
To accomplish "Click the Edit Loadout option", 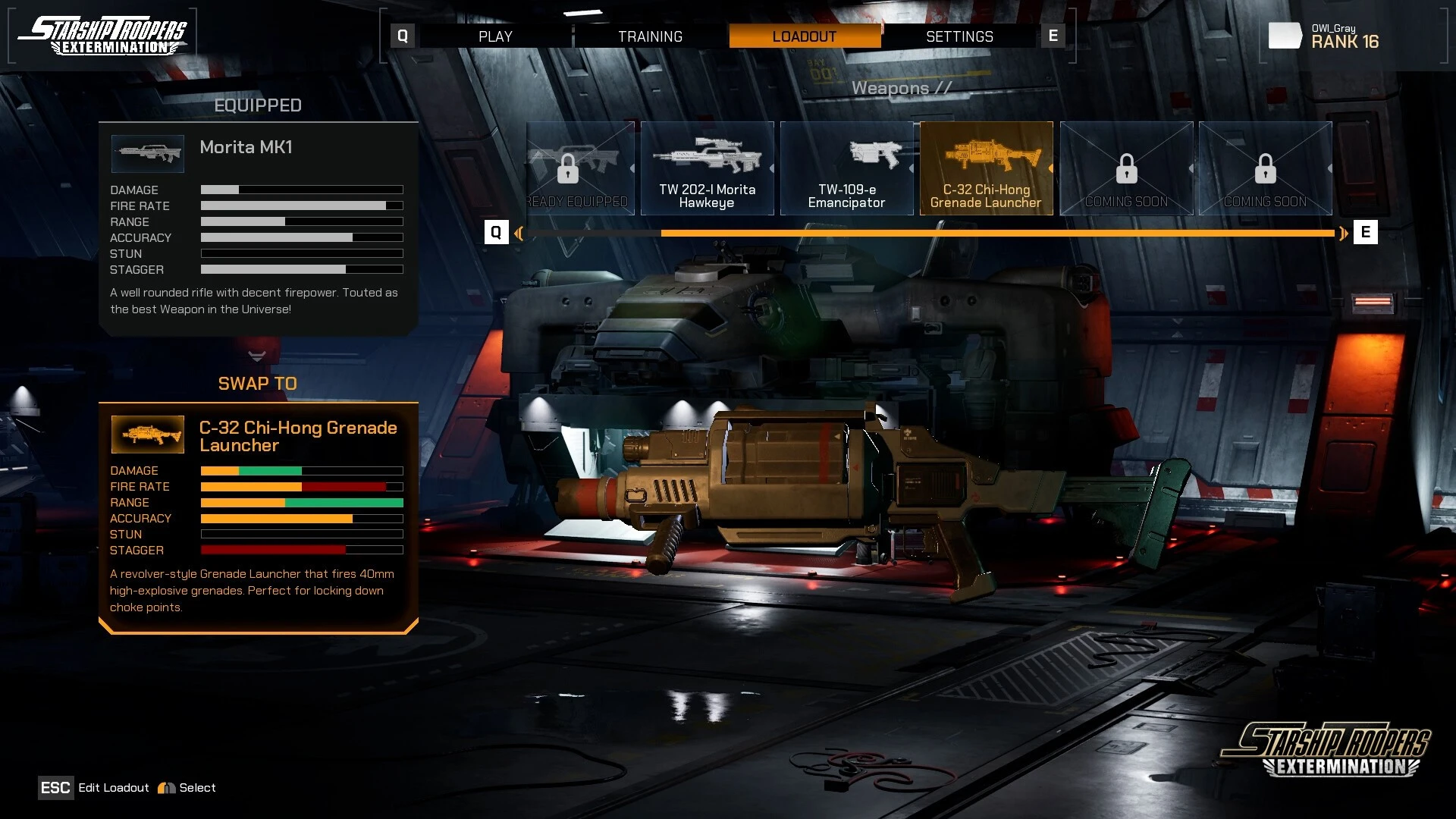I will tap(113, 788).
